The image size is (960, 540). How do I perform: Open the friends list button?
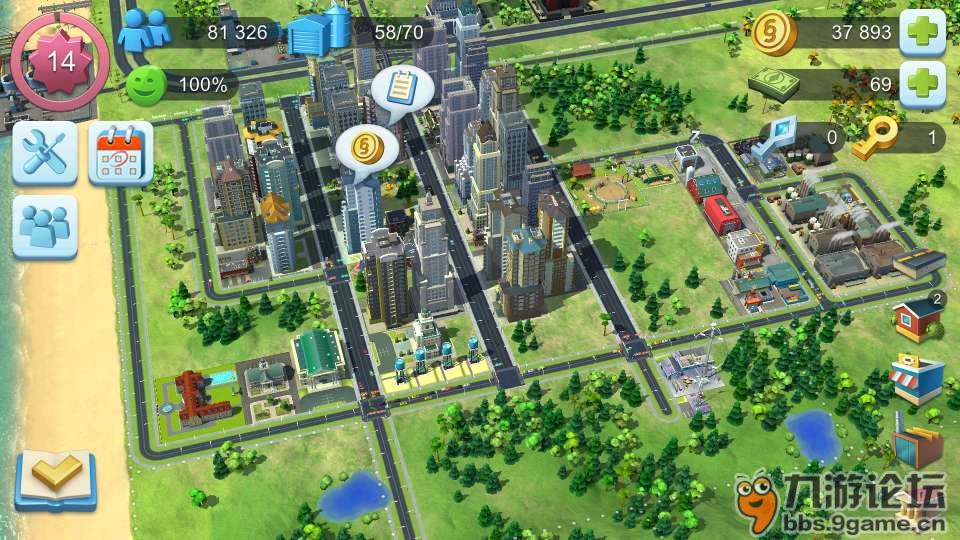(45, 227)
